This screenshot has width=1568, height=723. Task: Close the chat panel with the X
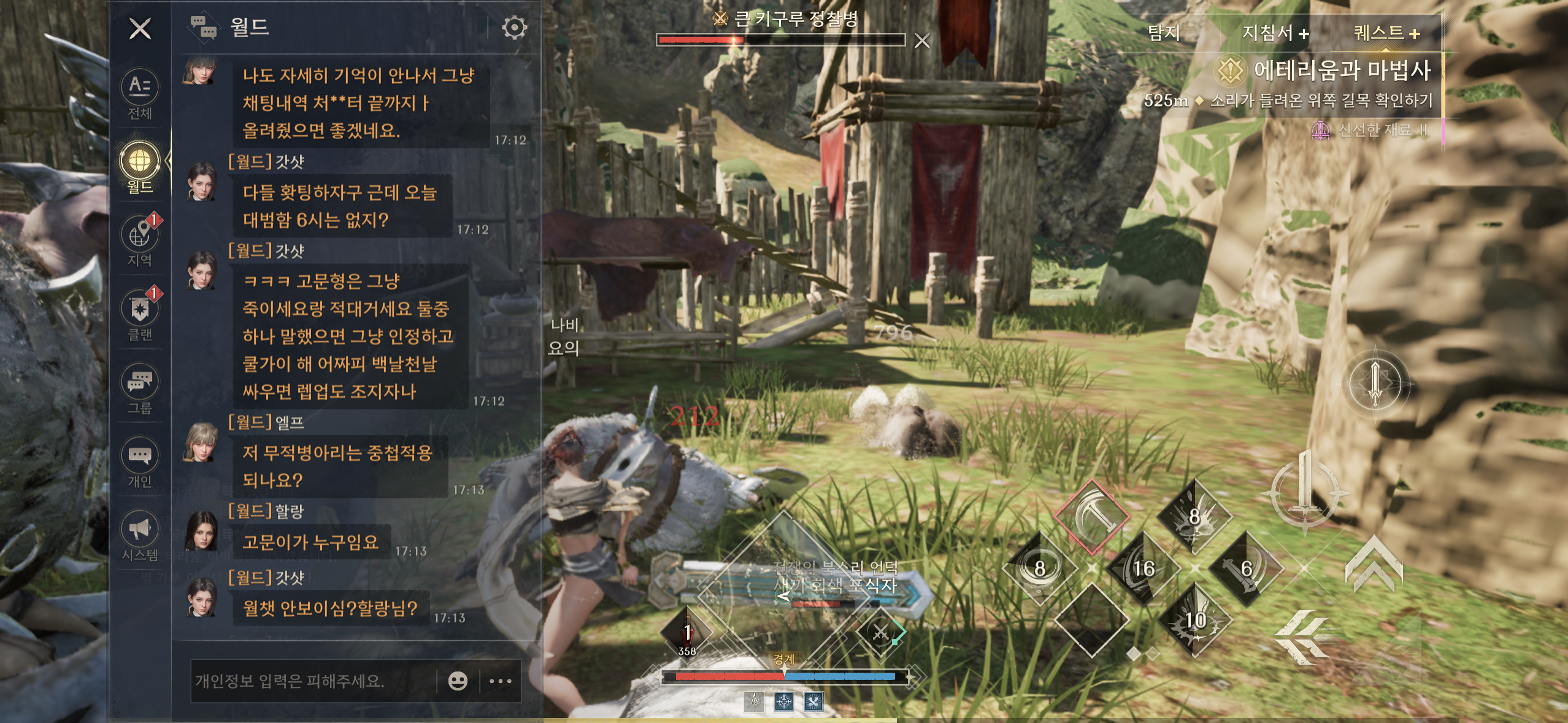140,28
